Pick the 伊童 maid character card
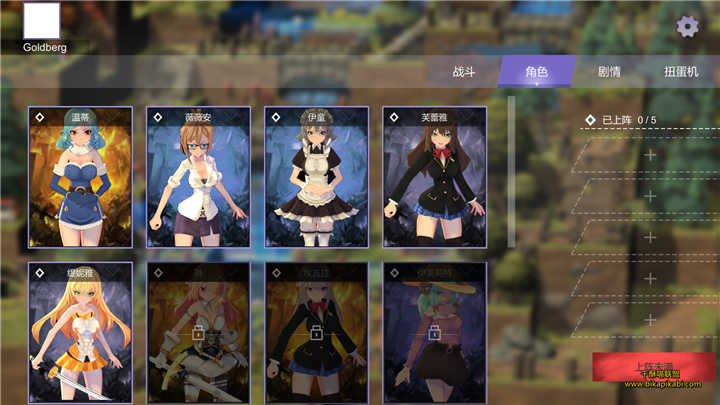This screenshot has height=405, width=720. tap(316, 177)
